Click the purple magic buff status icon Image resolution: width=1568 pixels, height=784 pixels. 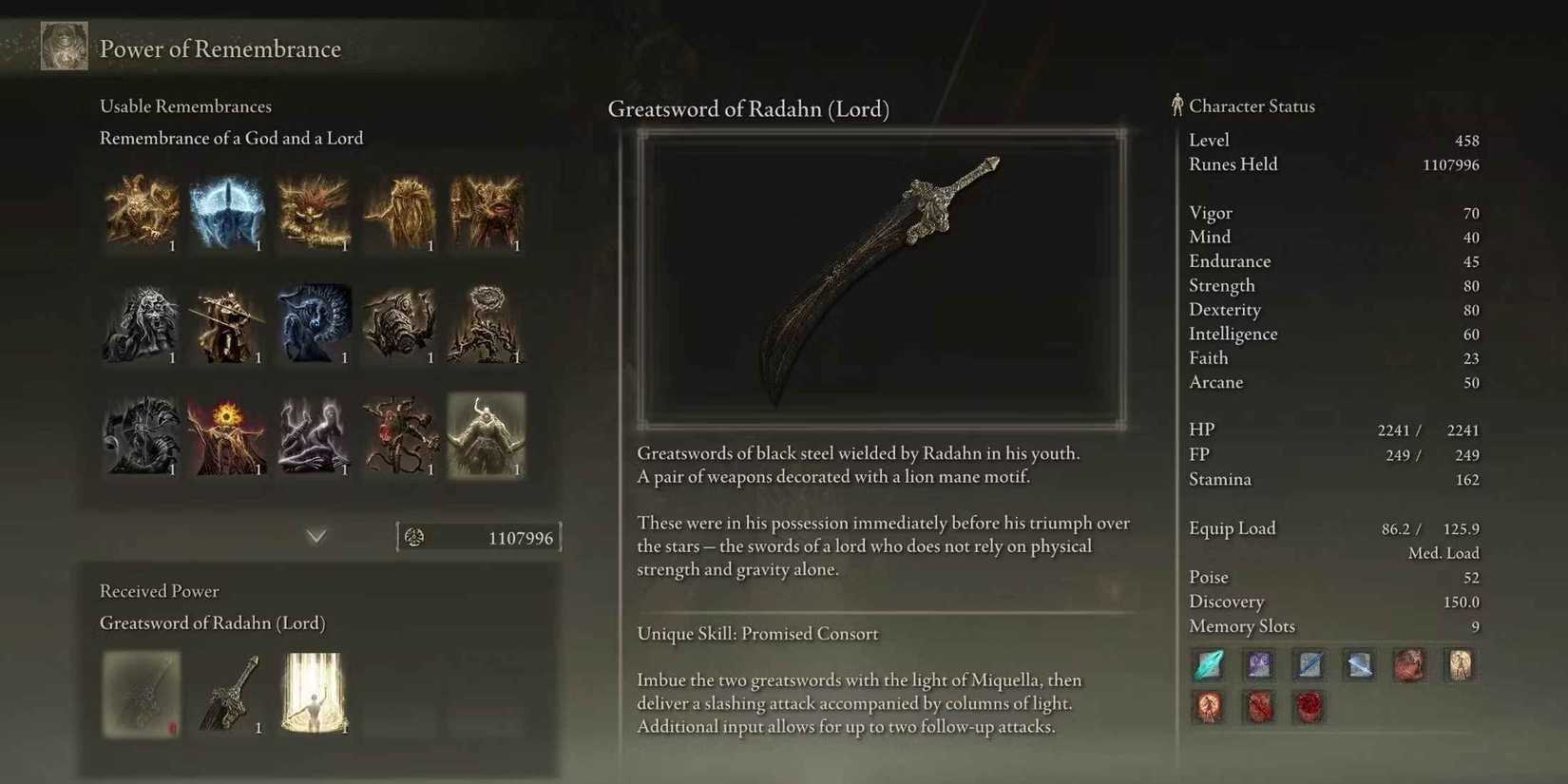click(x=1258, y=665)
